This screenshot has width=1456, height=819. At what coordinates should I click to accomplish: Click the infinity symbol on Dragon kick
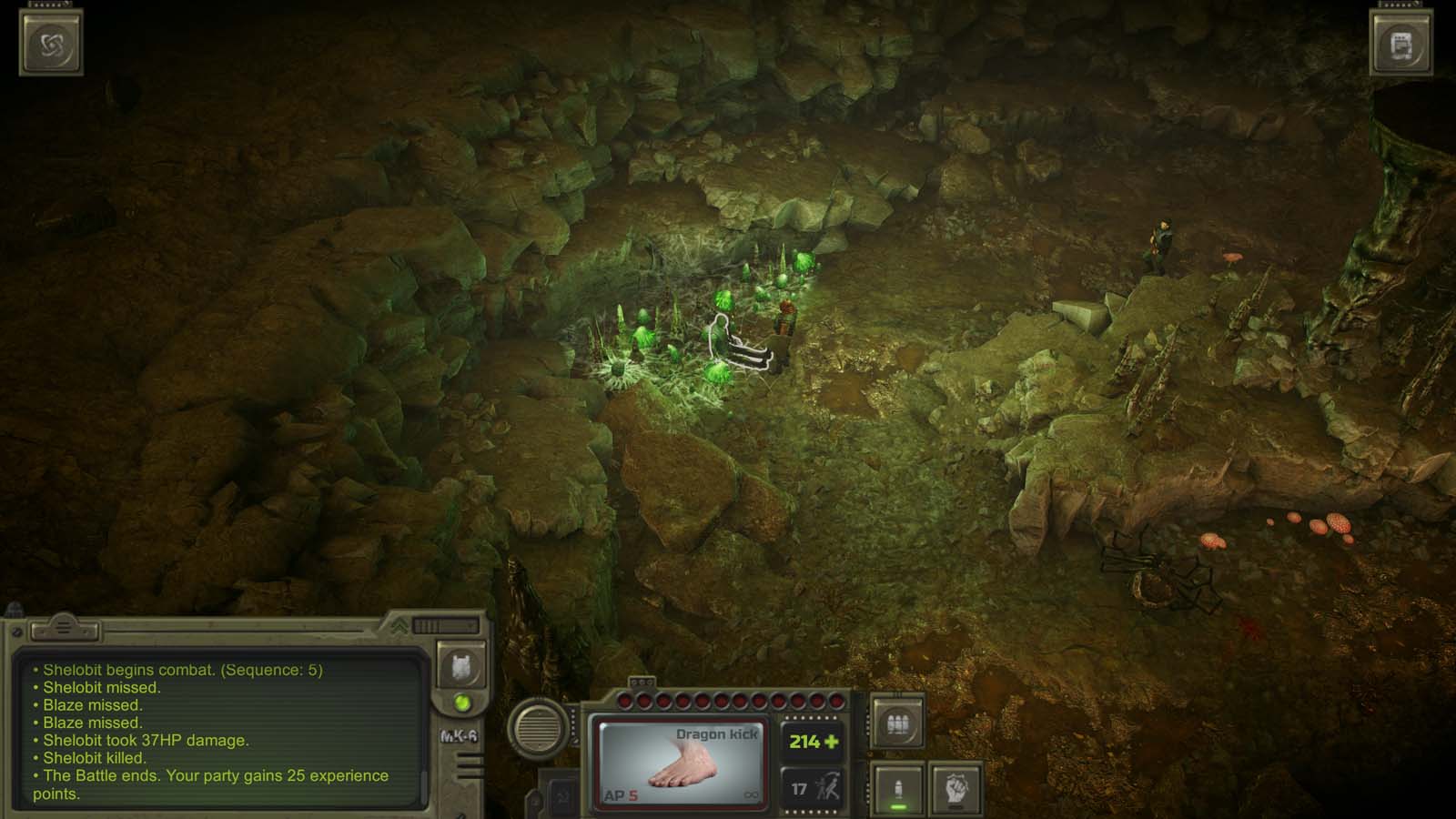pos(752,794)
